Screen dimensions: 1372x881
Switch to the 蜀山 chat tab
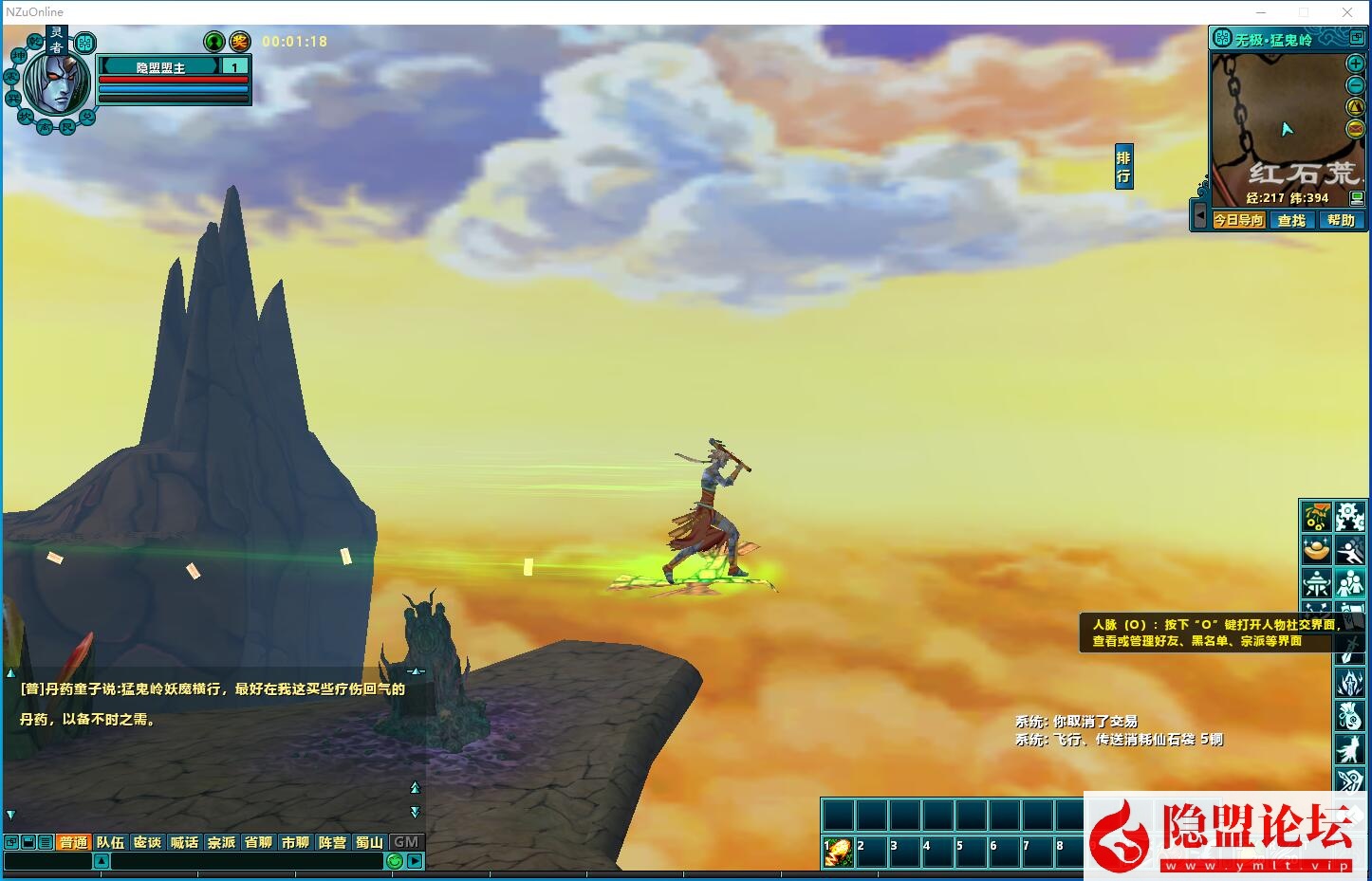click(369, 842)
